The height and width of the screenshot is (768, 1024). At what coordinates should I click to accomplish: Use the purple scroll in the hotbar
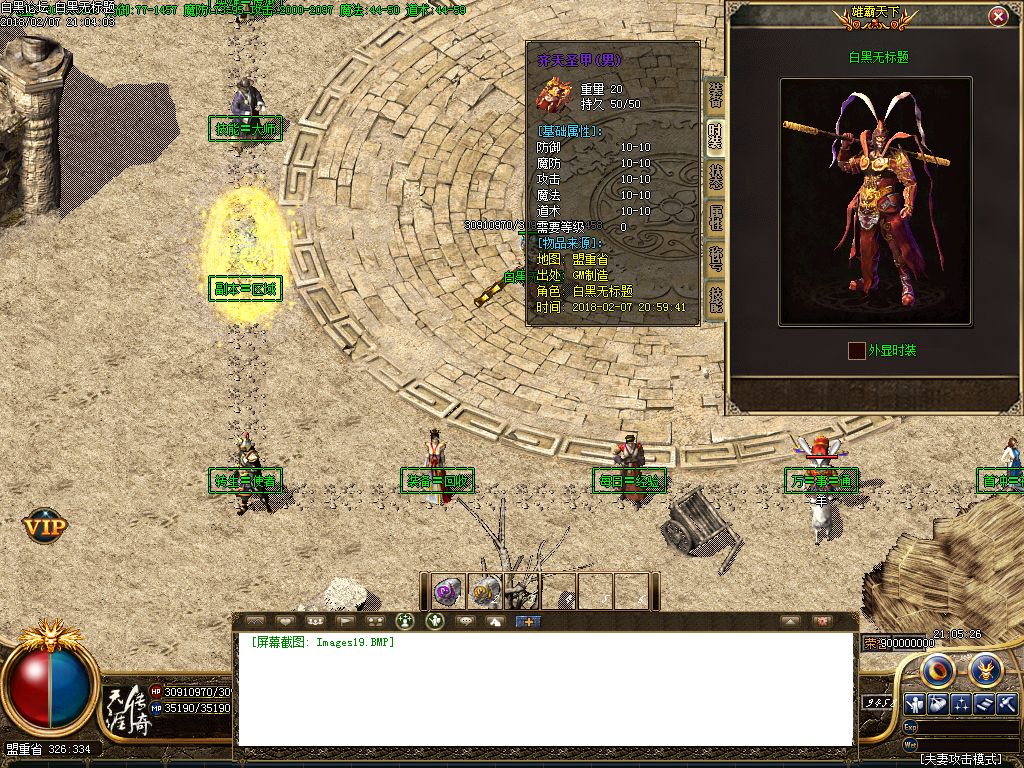[448, 592]
